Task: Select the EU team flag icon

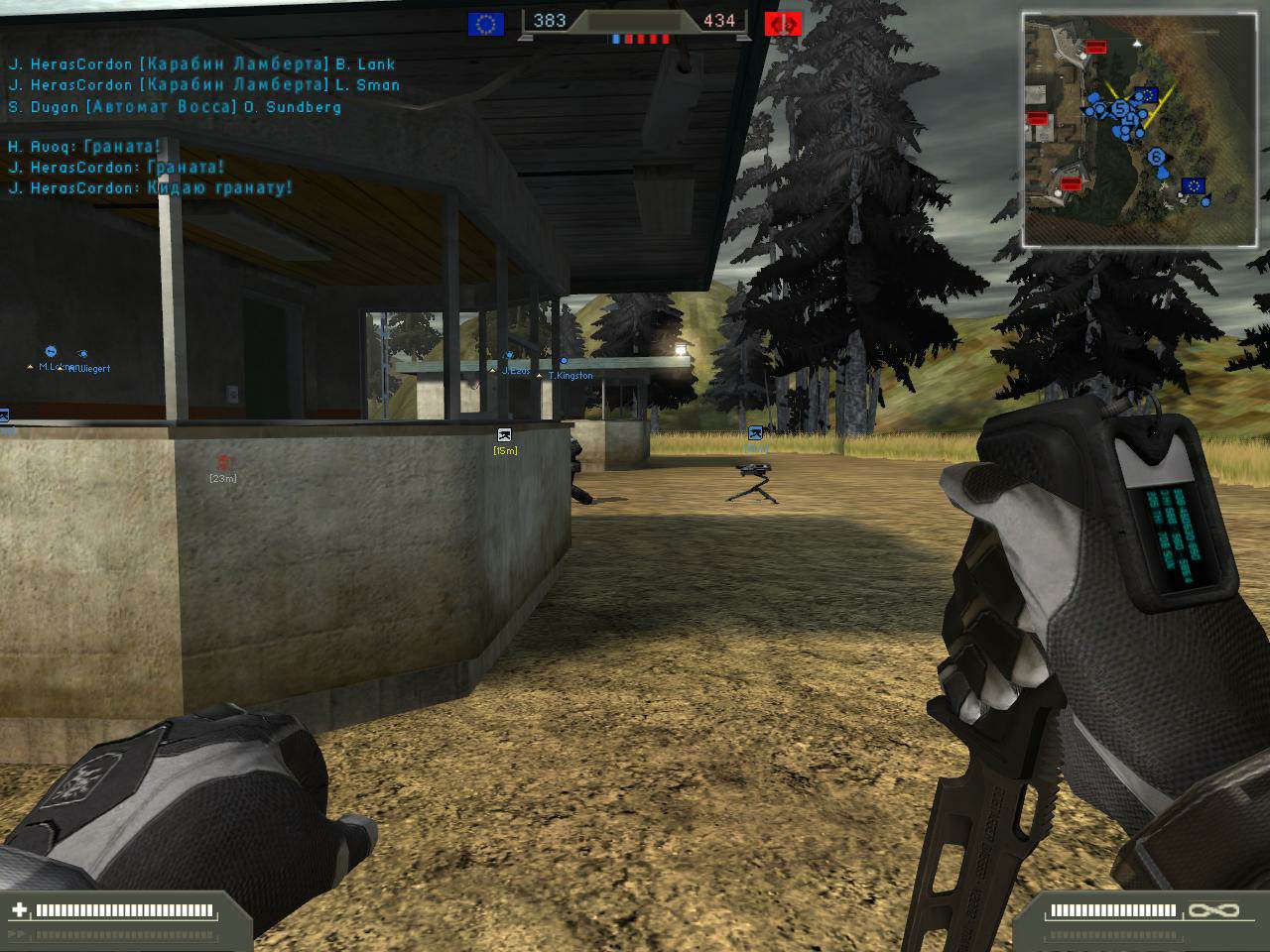Action: 485,24
